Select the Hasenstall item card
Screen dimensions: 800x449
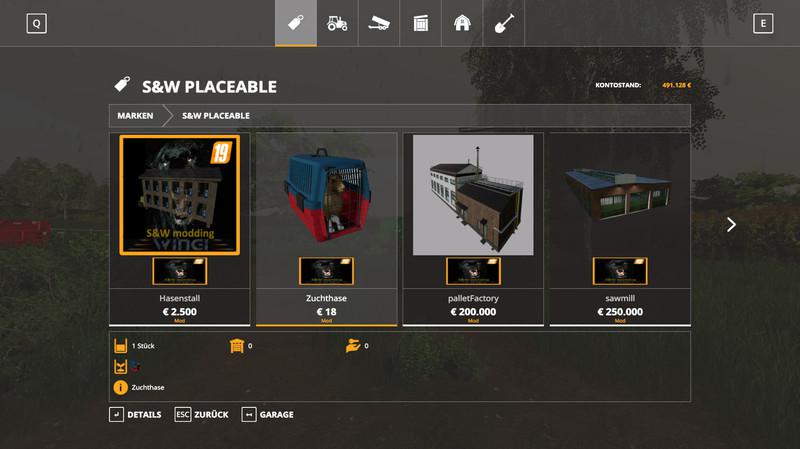180,228
